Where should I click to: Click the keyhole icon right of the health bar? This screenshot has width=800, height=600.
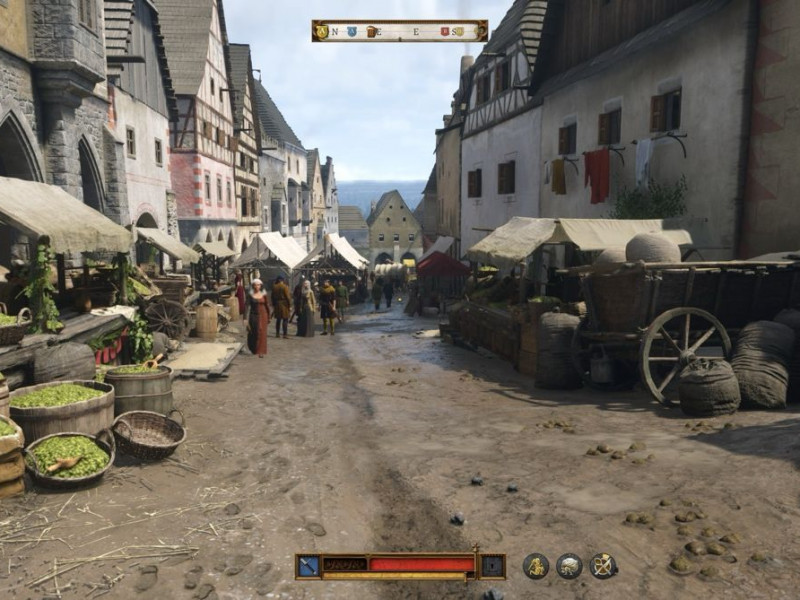pyautogui.click(x=492, y=566)
